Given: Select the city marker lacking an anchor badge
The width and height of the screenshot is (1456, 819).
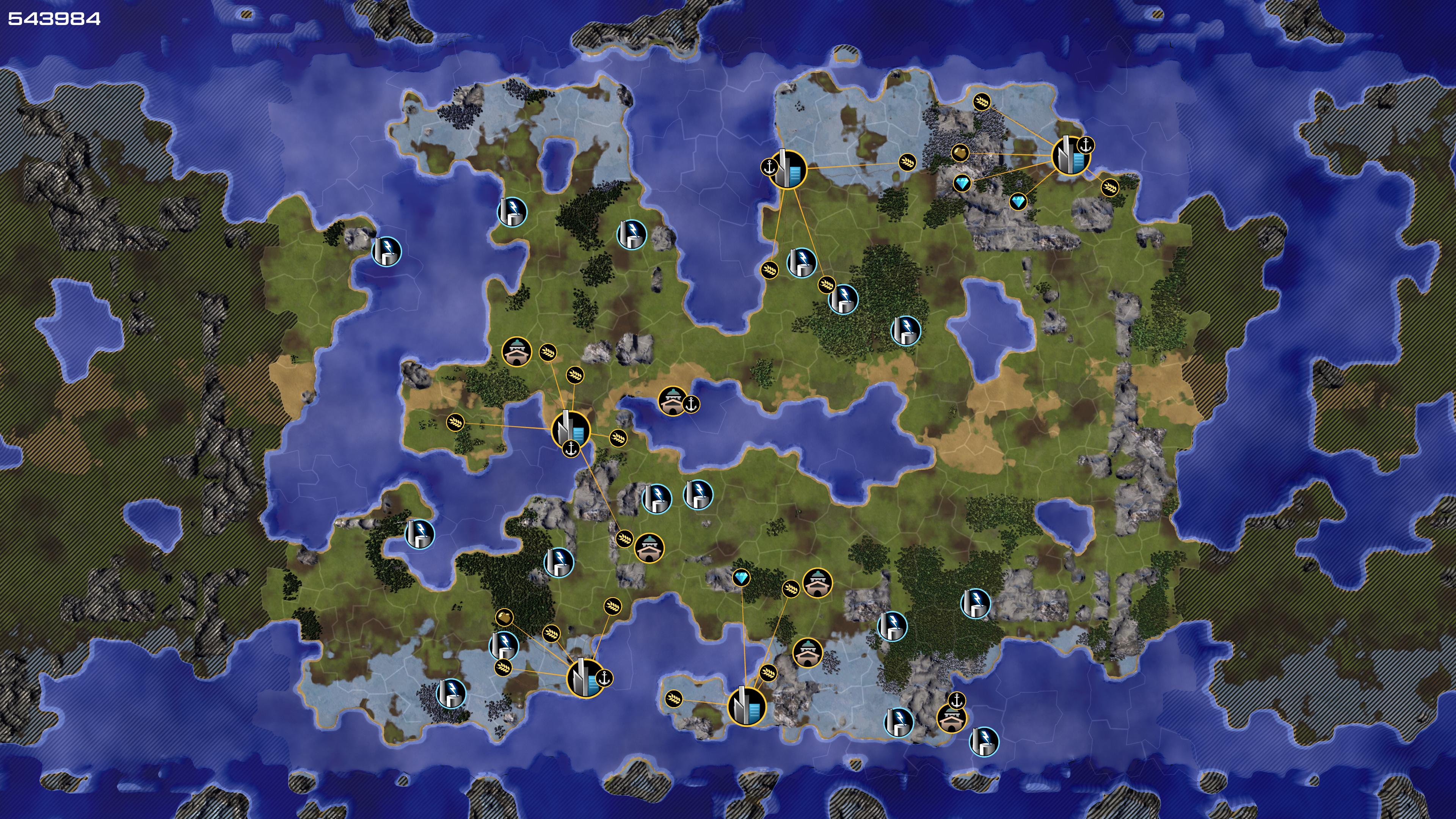Looking at the screenshot, I should tap(745, 705).
